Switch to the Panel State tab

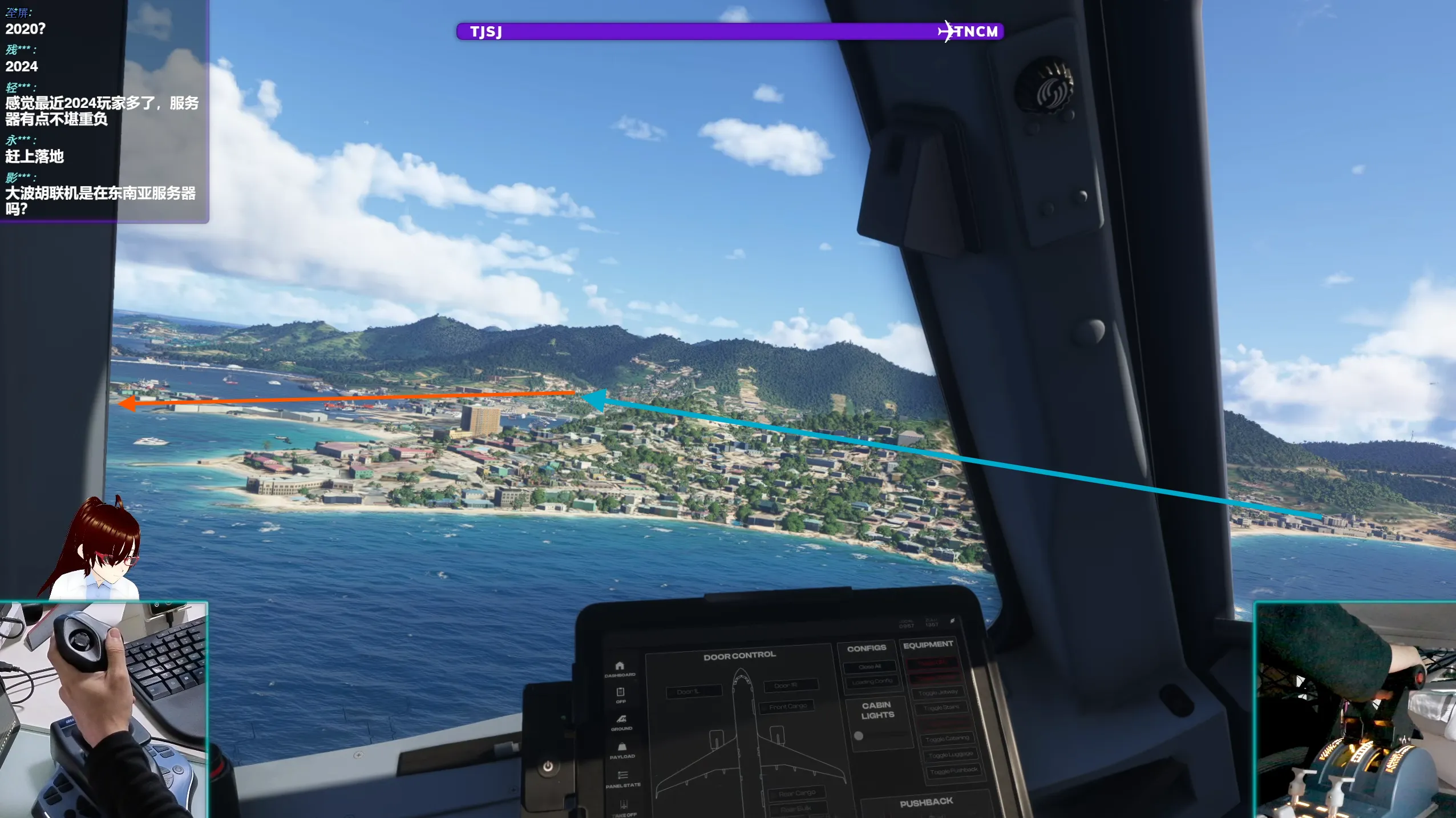tap(622, 776)
